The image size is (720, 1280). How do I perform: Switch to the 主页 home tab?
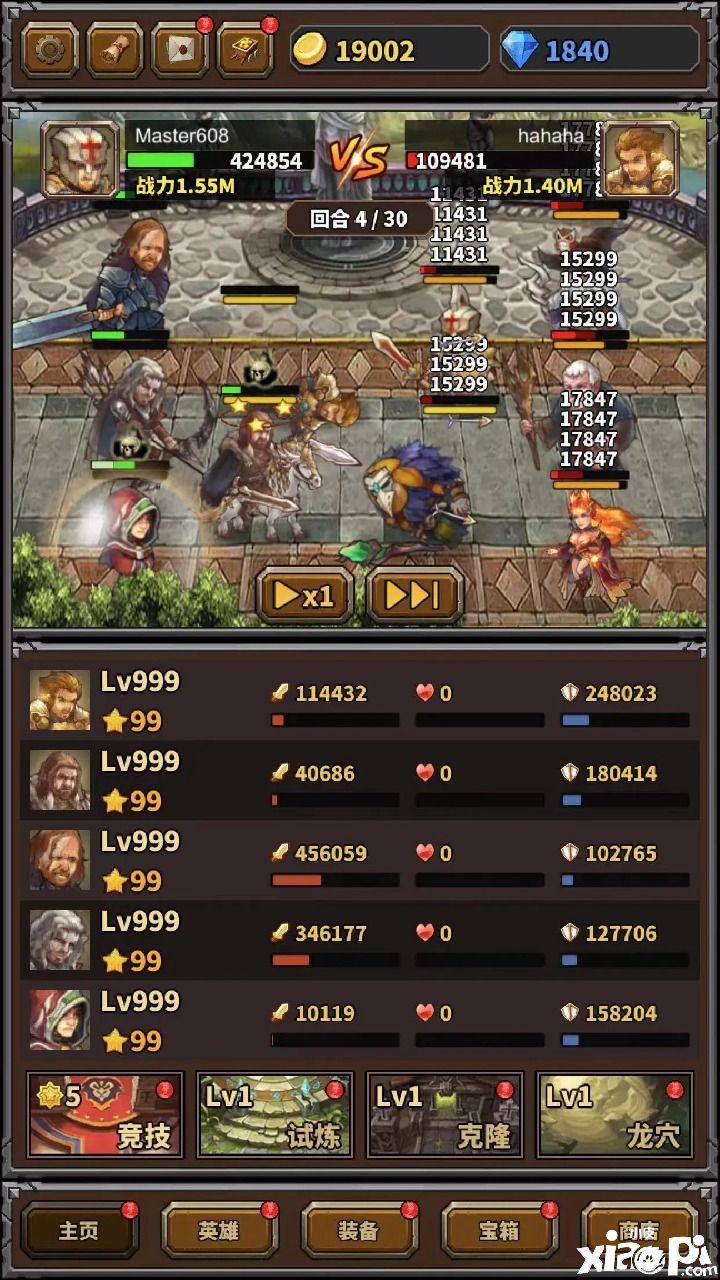click(x=79, y=1230)
